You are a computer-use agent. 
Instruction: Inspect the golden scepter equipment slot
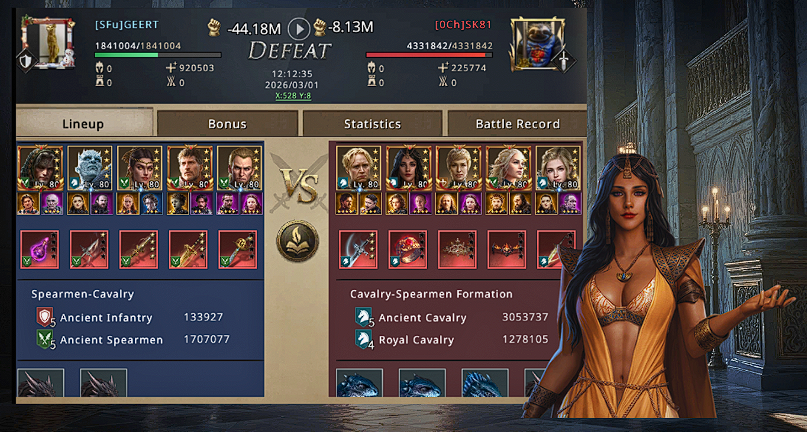coord(238,249)
